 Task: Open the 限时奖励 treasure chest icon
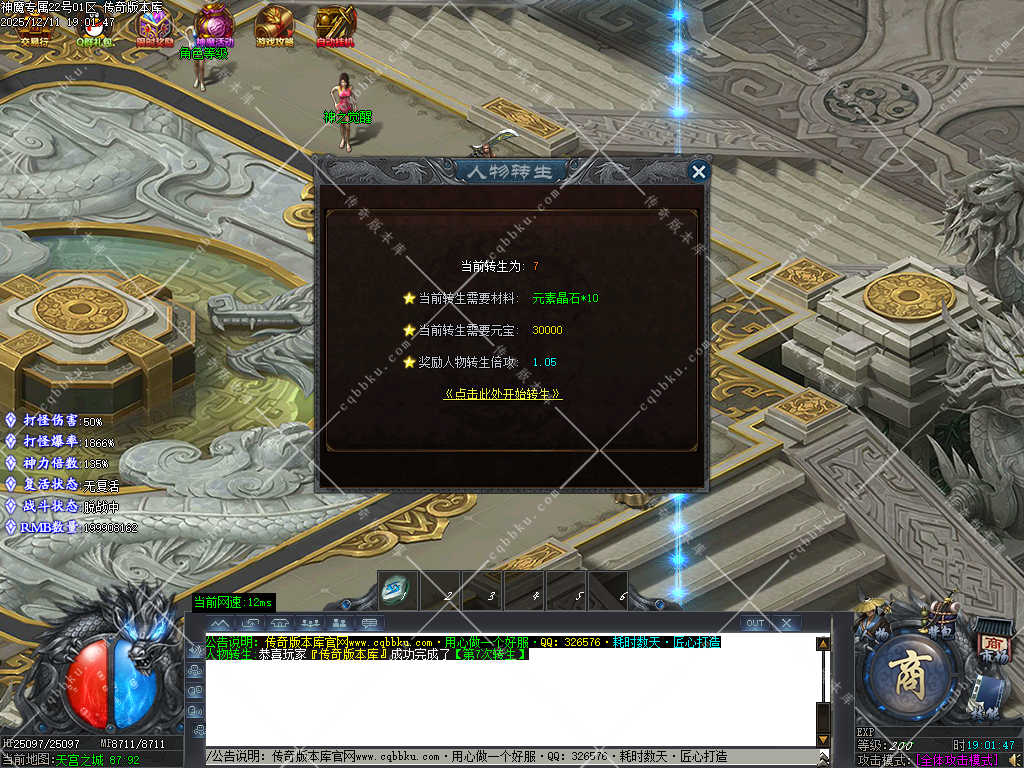tap(155, 25)
